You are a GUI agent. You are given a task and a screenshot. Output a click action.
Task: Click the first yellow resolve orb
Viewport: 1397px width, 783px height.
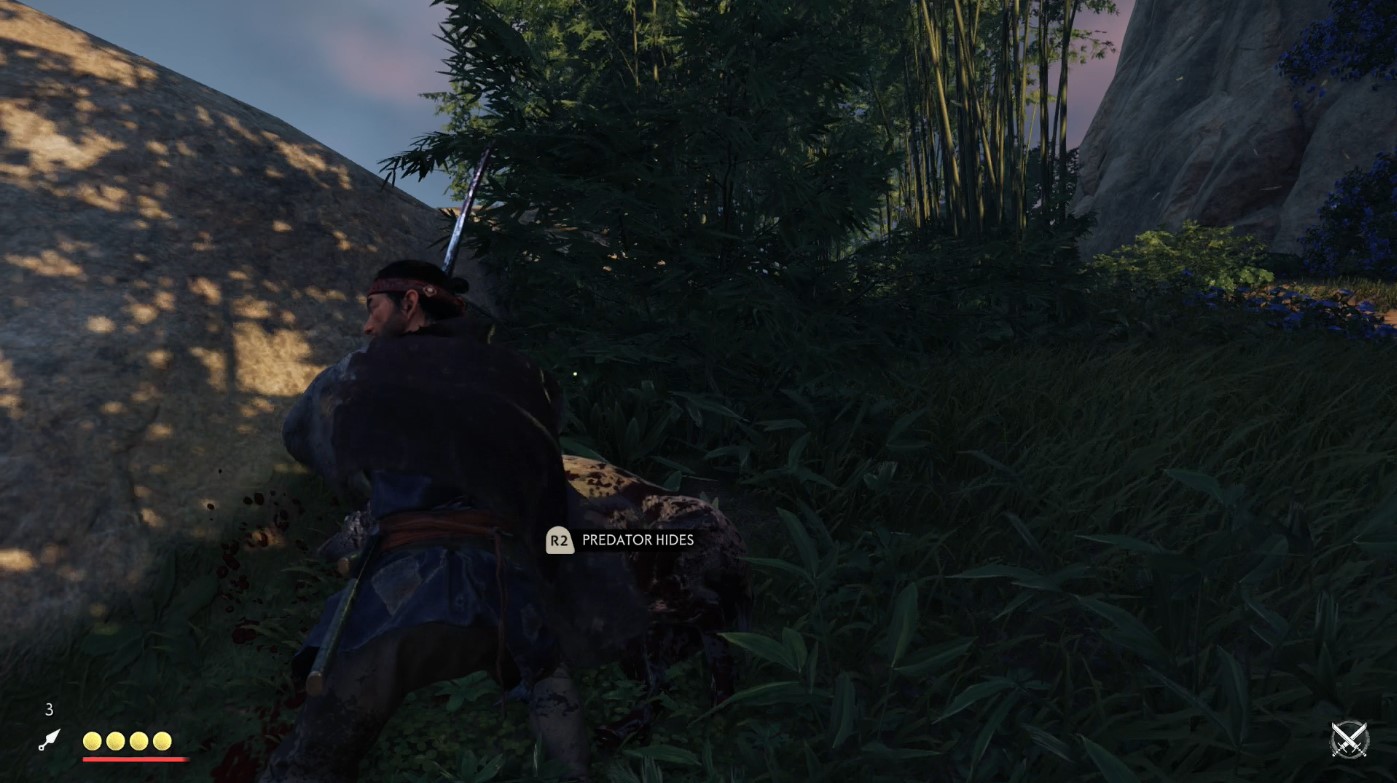91,741
